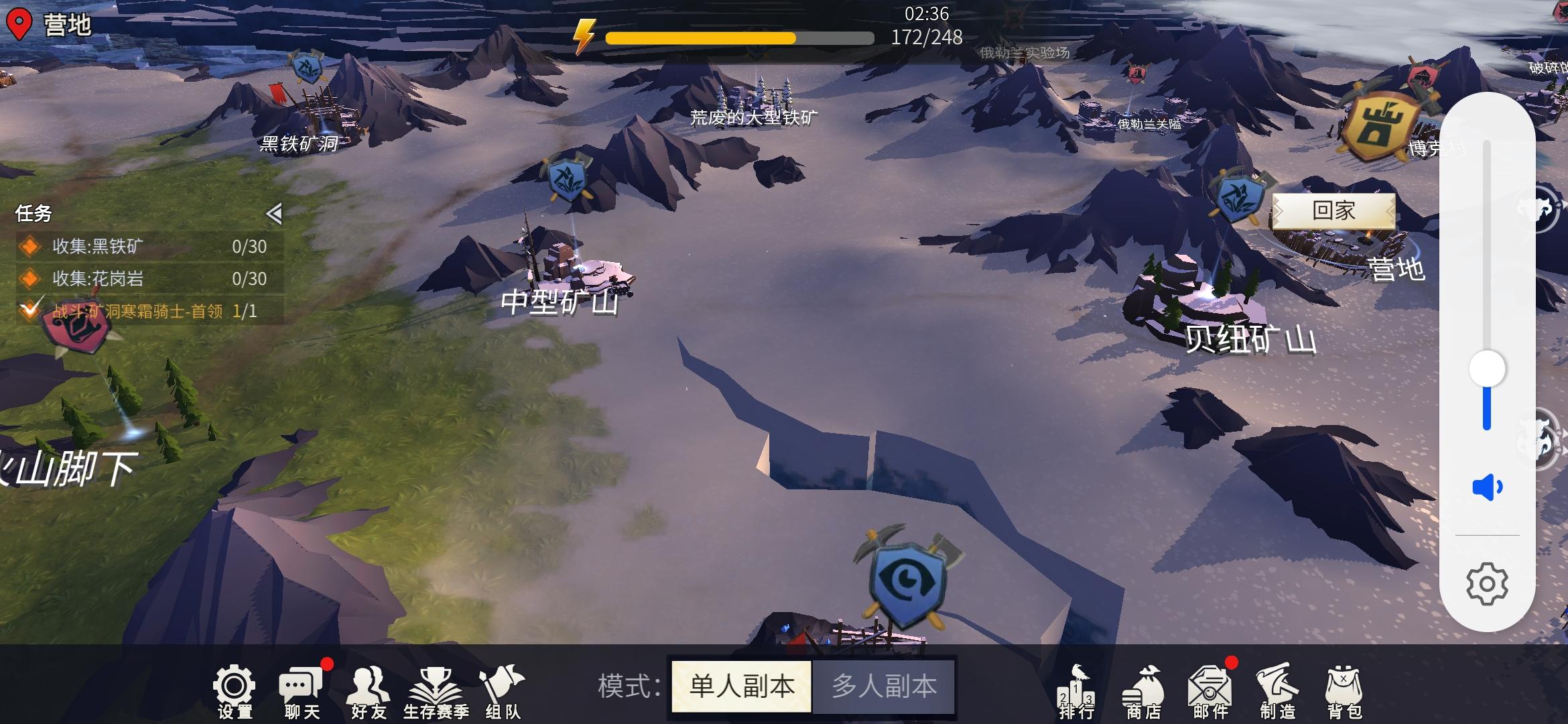Screen dimensions: 1568x724
Task: Open the 设置 settings icon
Action: tap(235, 684)
